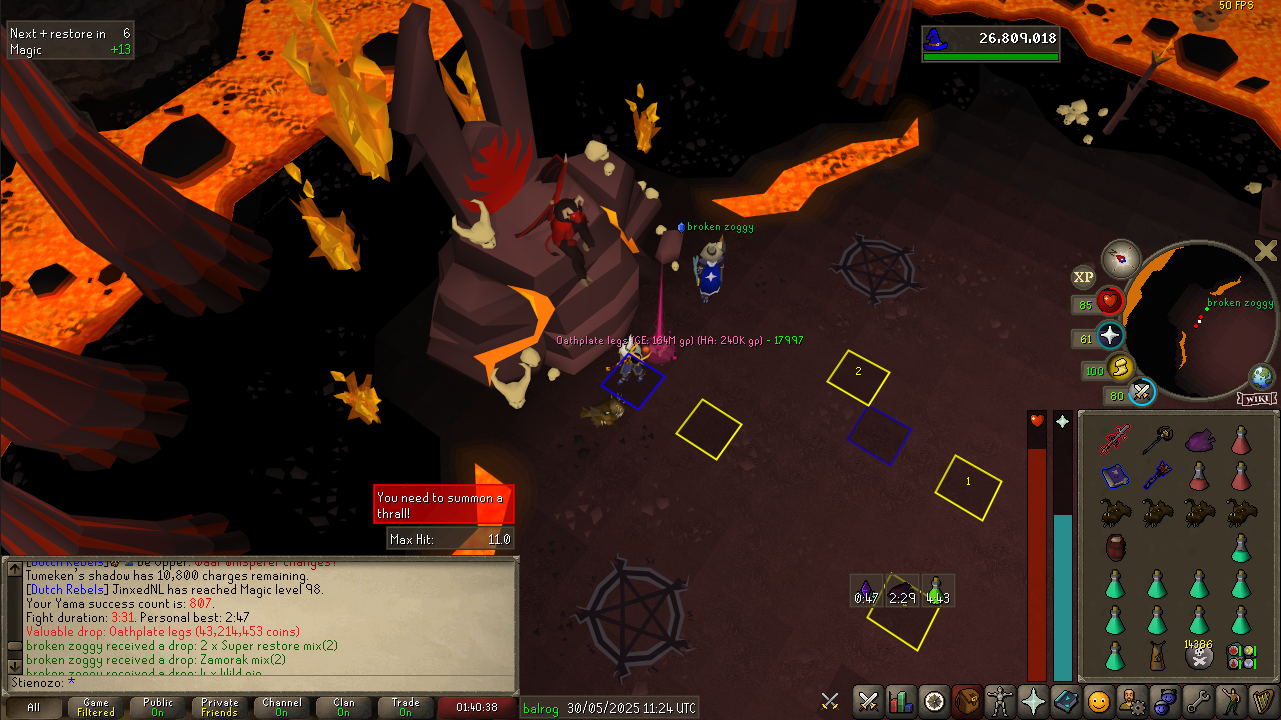This screenshot has width=1281, height=720.
Task: Open the Worn Equipment tab
Action: click(999, 701)
